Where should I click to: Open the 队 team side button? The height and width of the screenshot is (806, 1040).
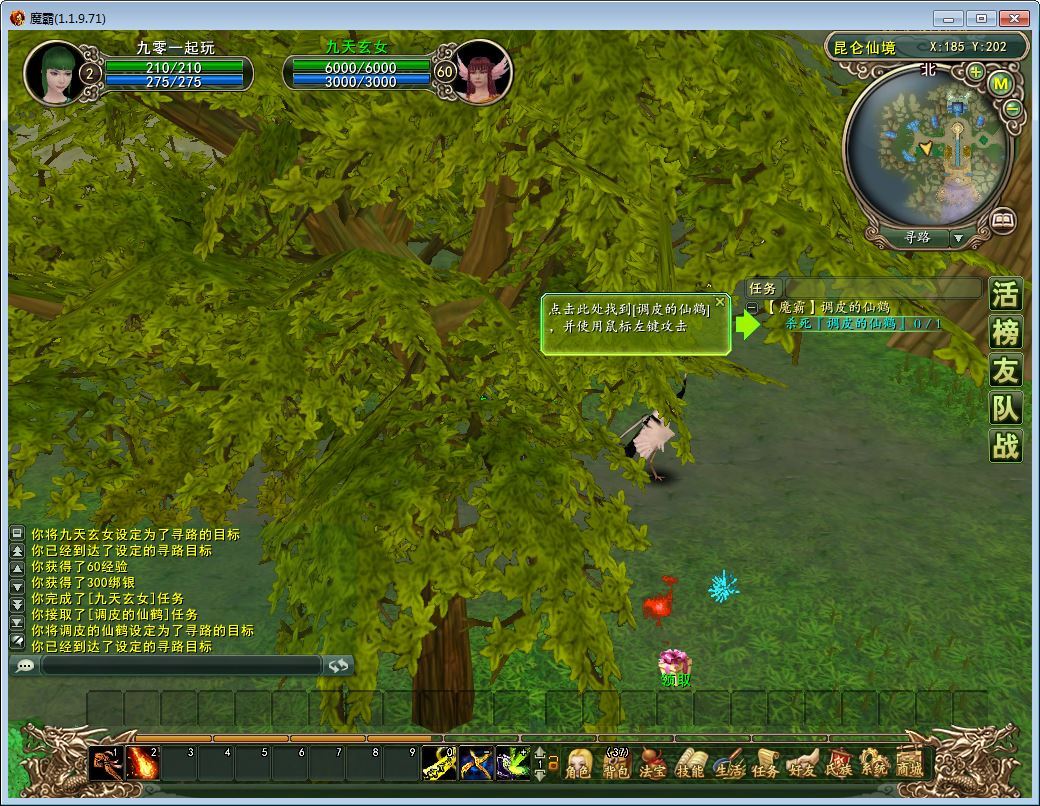point(1005,408)
